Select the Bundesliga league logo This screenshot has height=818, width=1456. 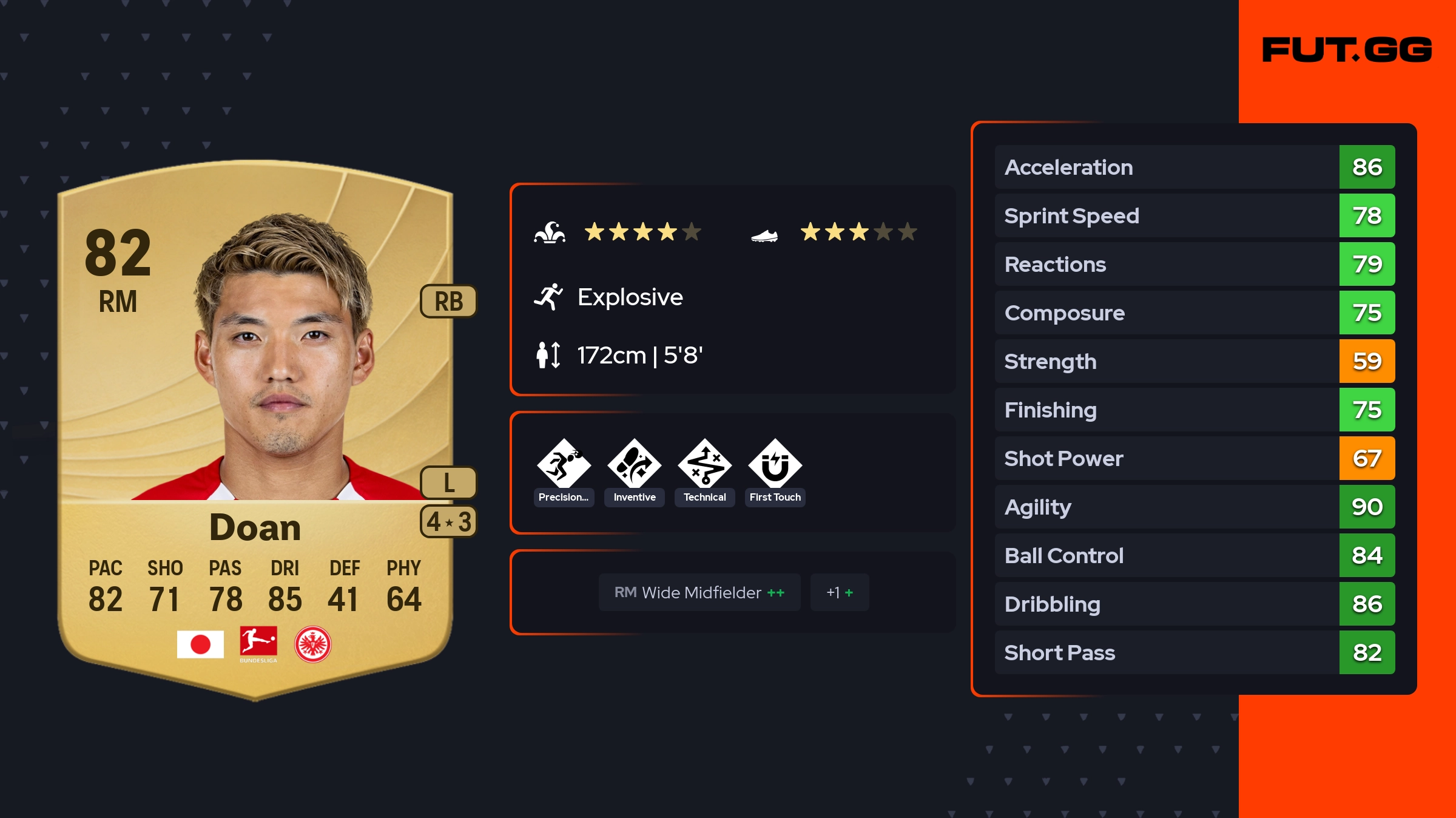pos(258,644)
